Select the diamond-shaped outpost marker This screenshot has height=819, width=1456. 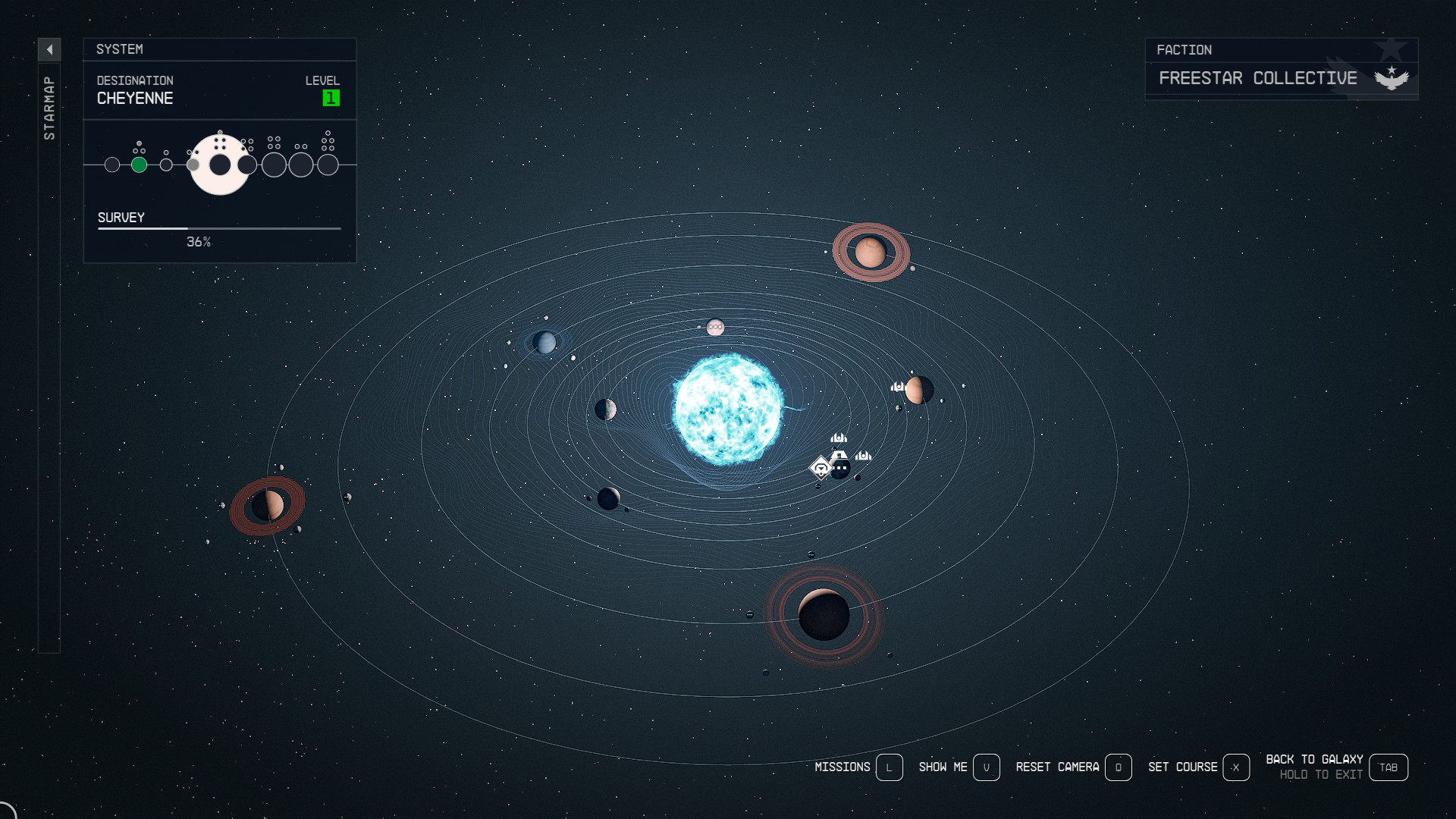tap(821, 468)
